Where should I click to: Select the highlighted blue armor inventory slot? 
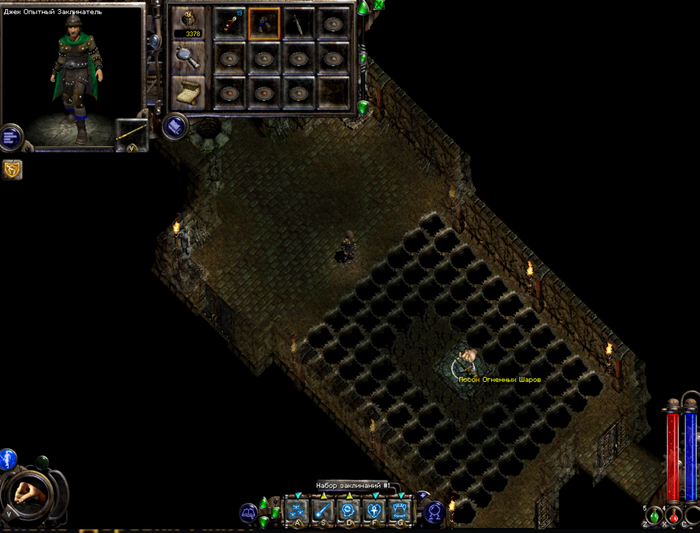264,22
